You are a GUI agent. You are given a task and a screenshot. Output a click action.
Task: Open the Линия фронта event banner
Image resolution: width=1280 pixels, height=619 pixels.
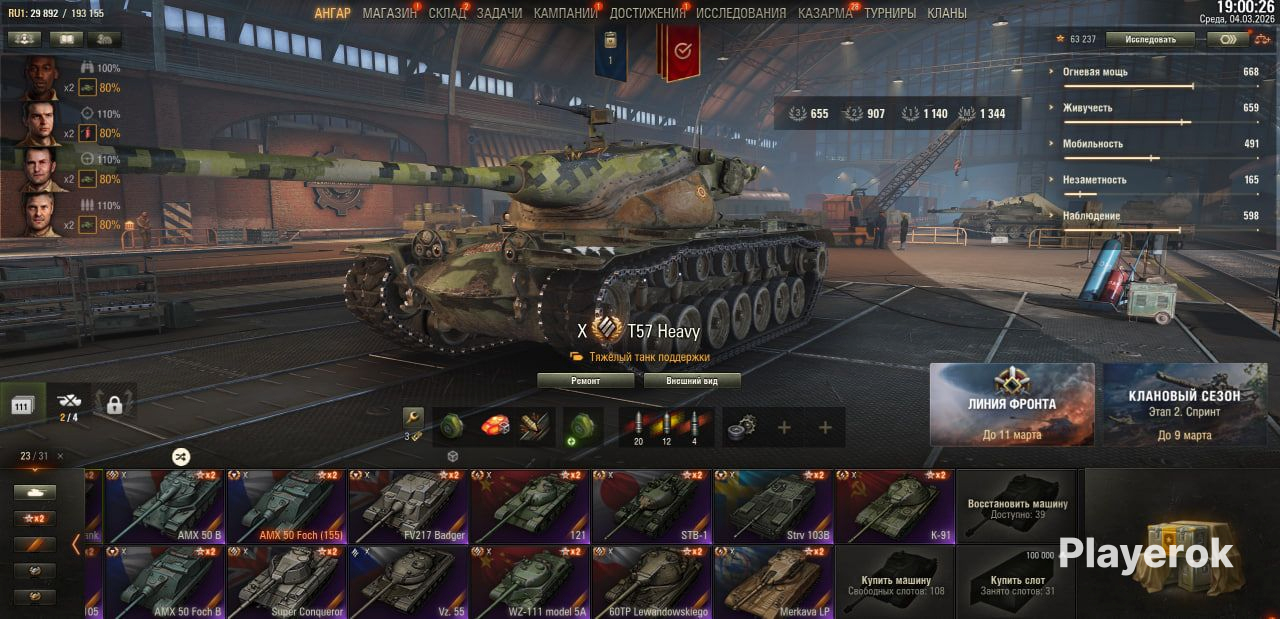pos(1012,404)
